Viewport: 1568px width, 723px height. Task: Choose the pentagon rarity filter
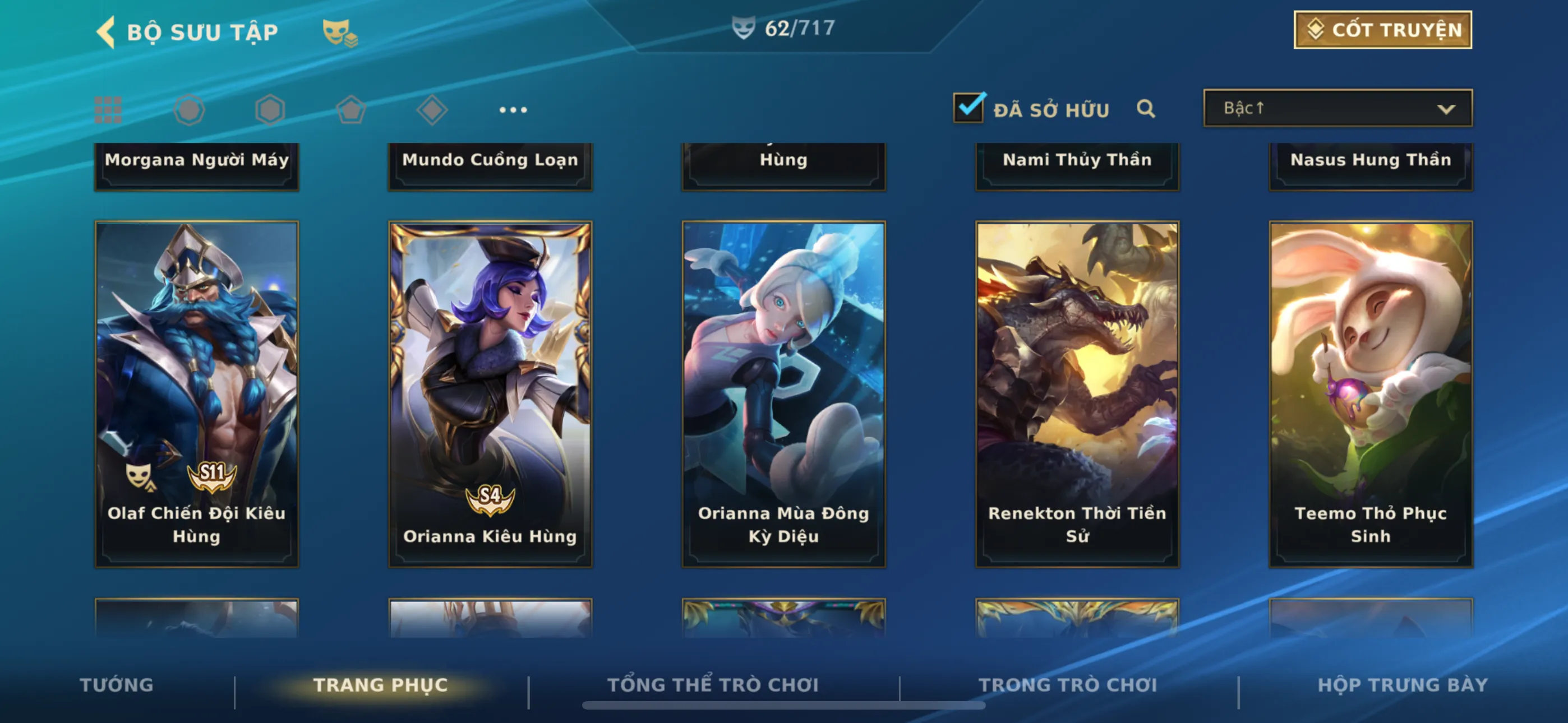coord(351,110)
